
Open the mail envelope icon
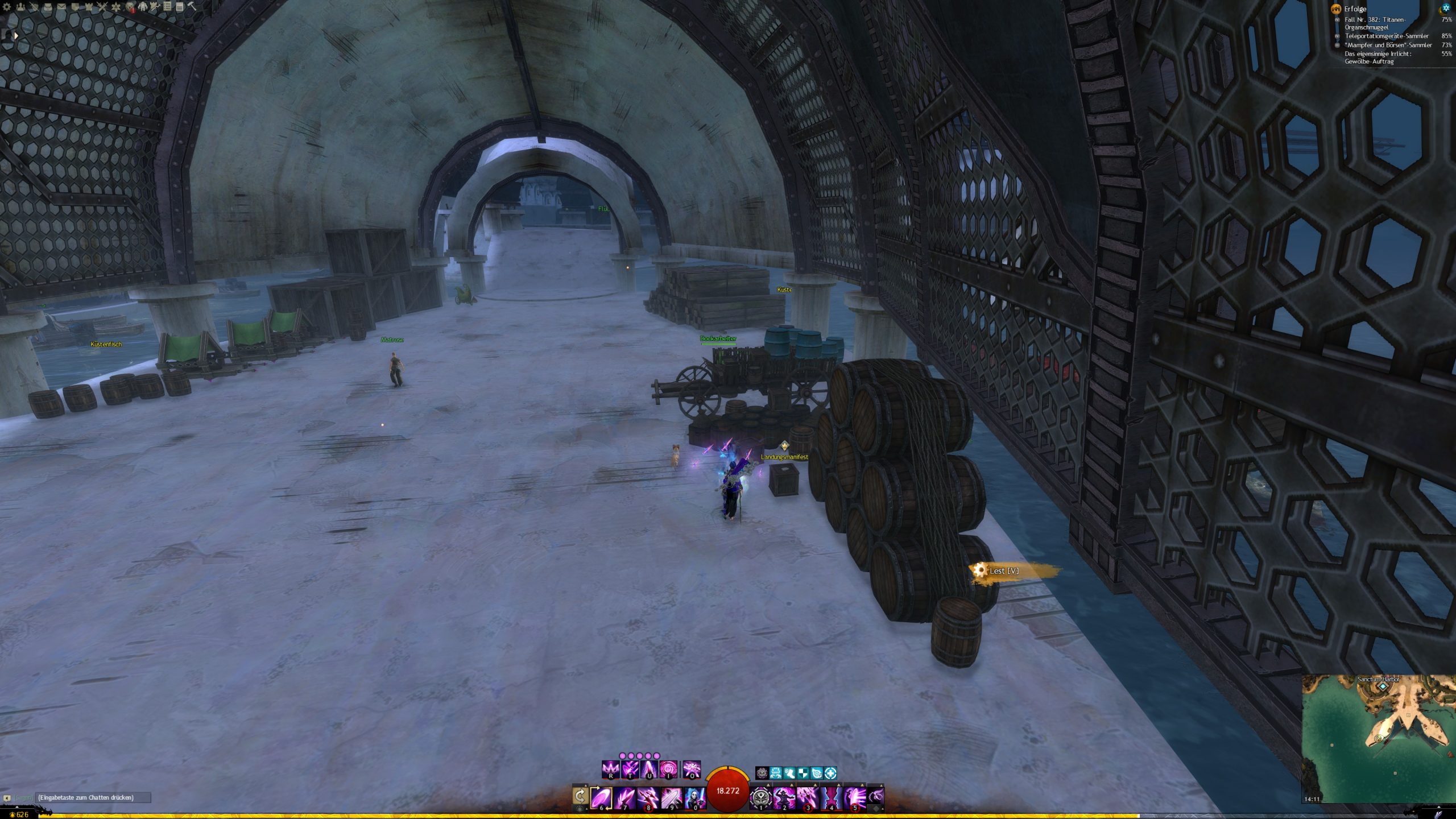coord(61,7)
